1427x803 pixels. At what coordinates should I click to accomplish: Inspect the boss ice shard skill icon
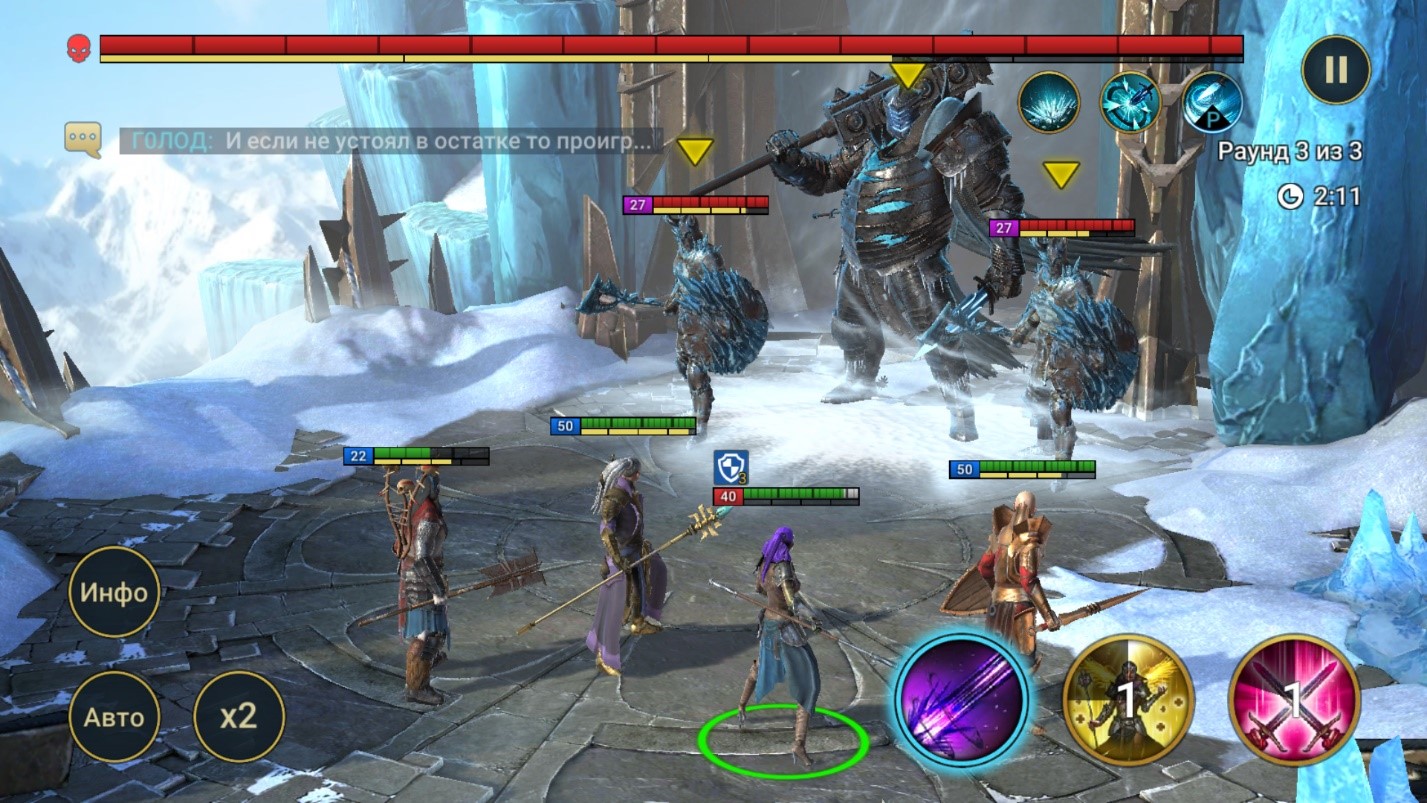[1048, 102]
